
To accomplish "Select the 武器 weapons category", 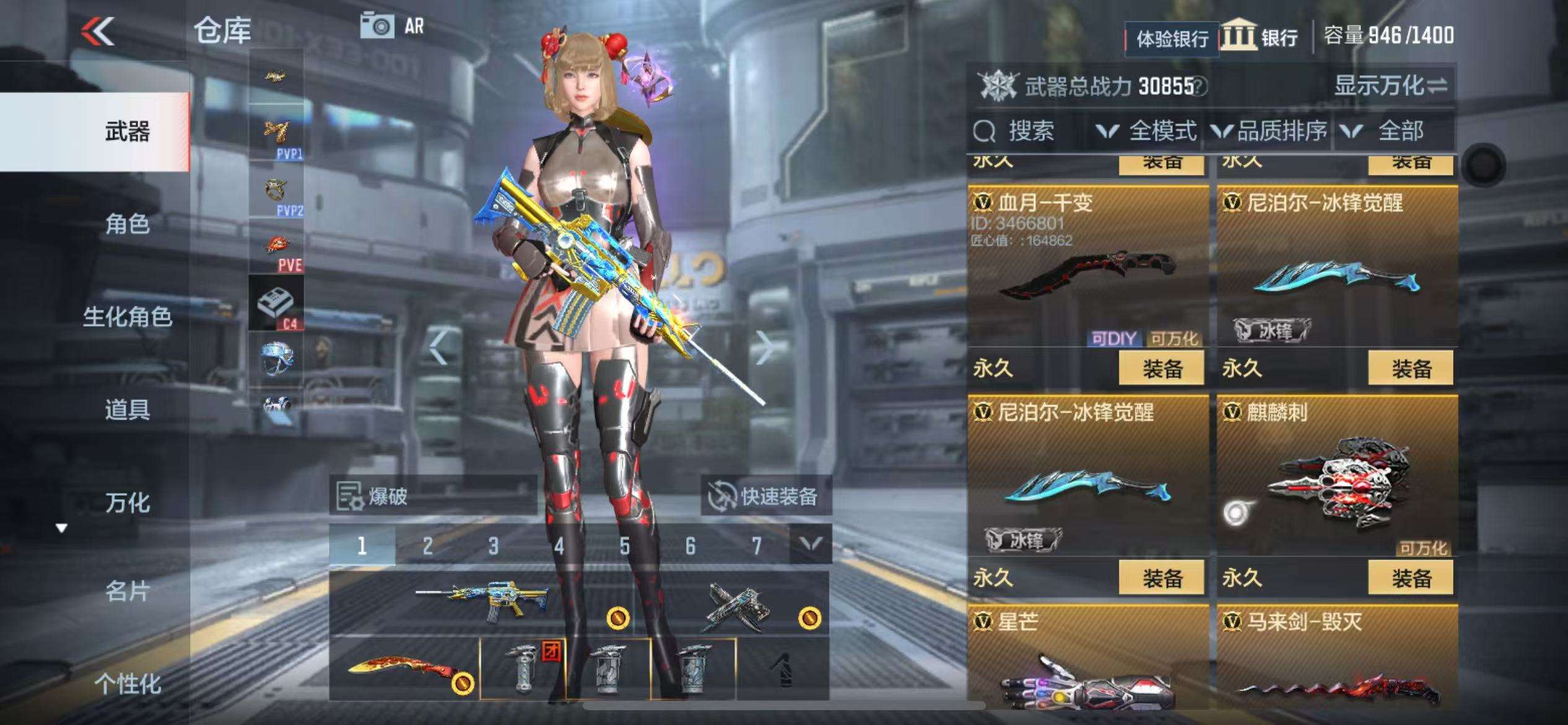I will (x=127, y=131).
